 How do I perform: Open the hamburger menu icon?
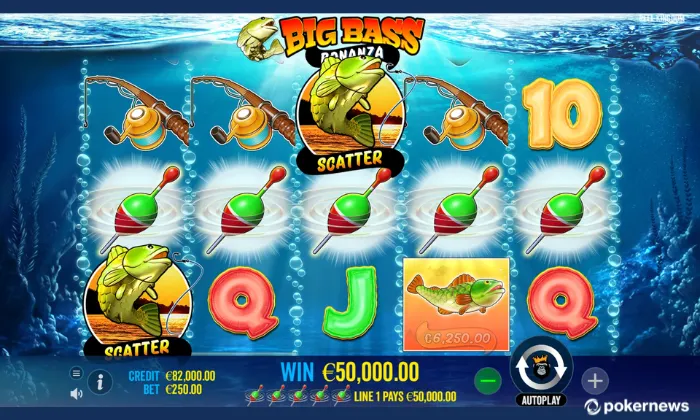76,373
